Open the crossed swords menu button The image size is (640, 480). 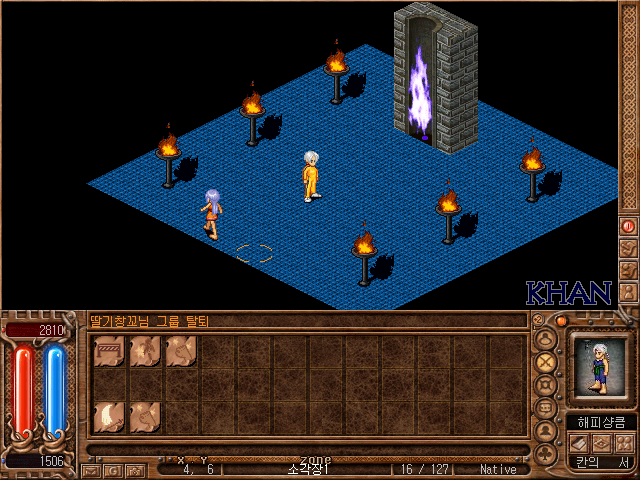[546, 361]
